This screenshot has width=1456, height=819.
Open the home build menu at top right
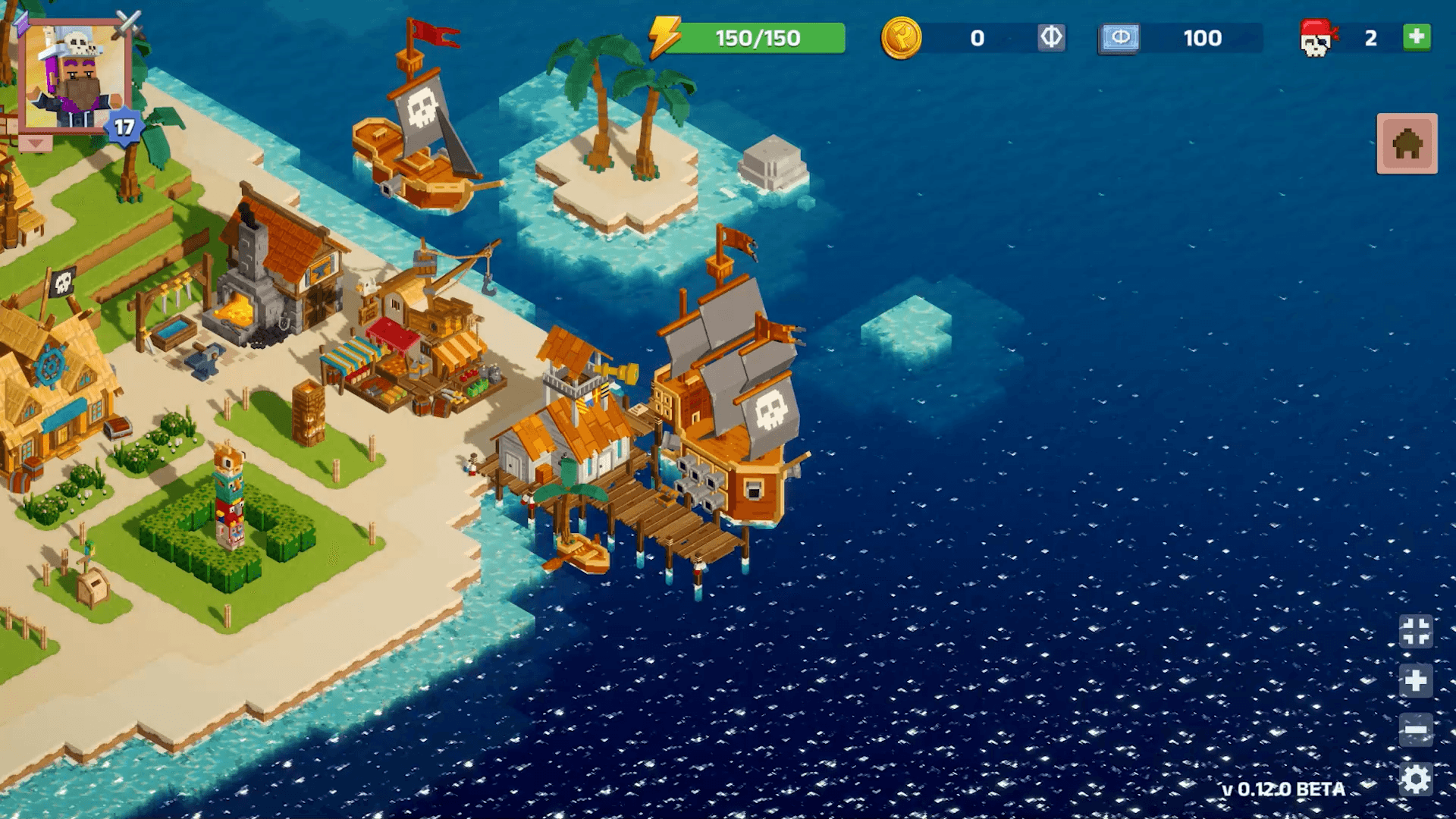coord(1407,144)
